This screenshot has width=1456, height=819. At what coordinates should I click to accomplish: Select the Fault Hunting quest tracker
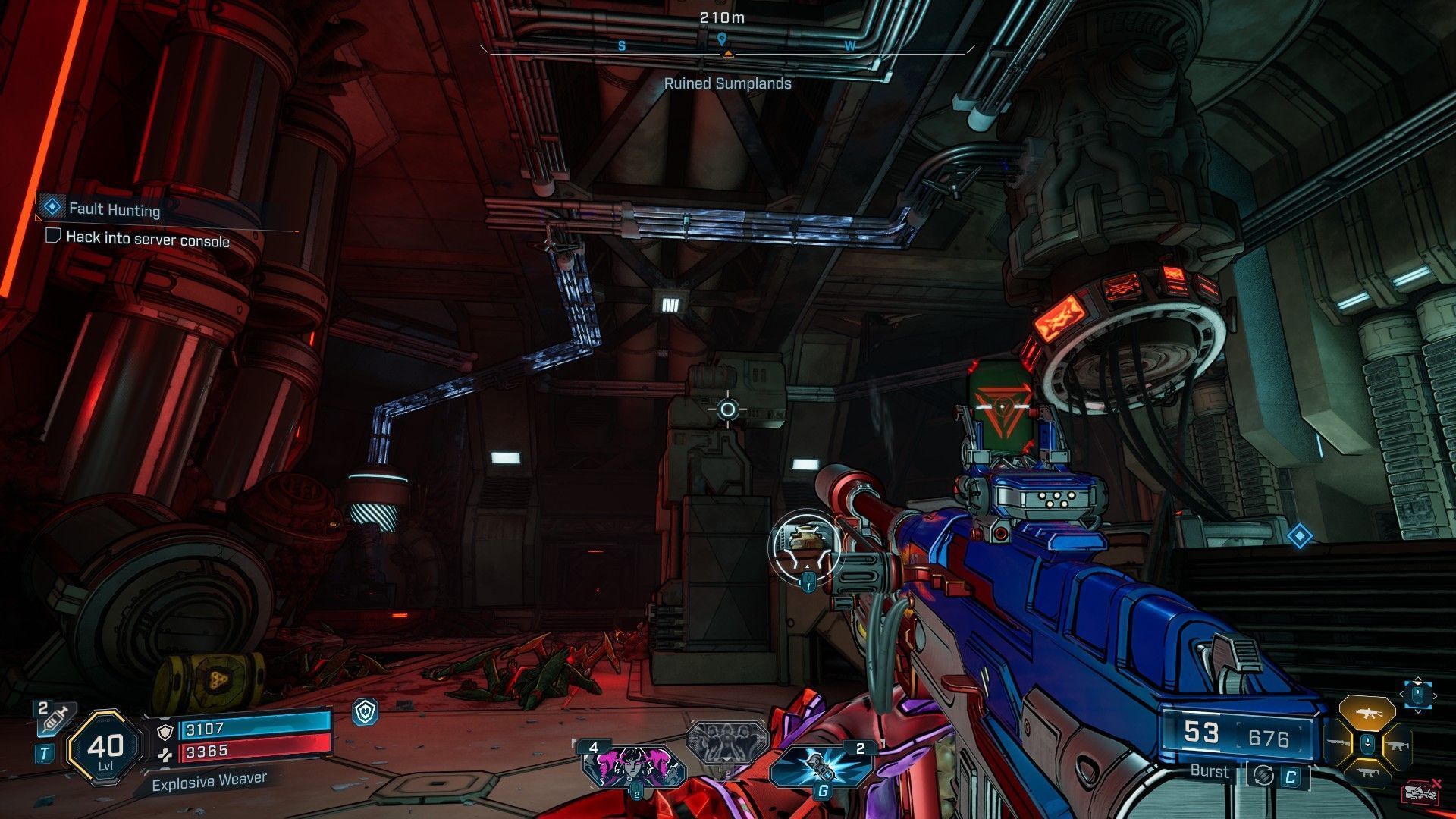[x=114, y=209]
